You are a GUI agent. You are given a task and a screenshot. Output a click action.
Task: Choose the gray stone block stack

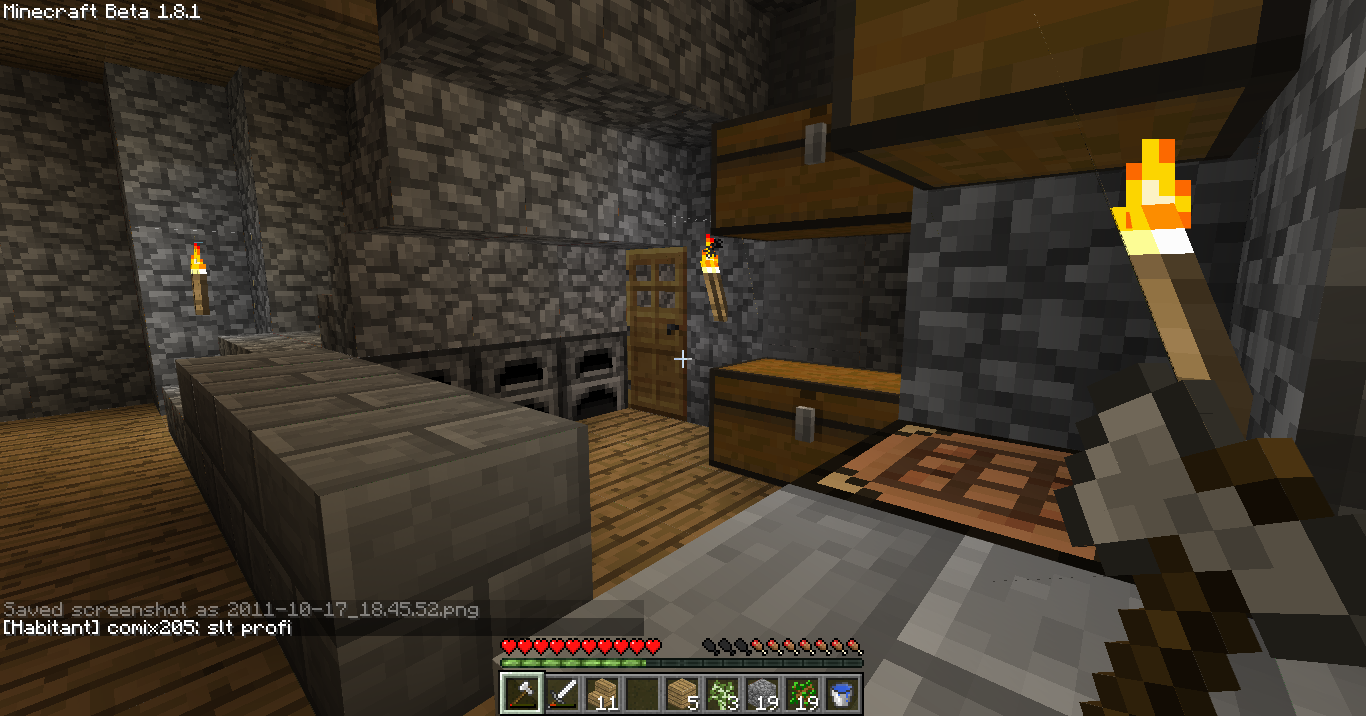tap(761, 692)
